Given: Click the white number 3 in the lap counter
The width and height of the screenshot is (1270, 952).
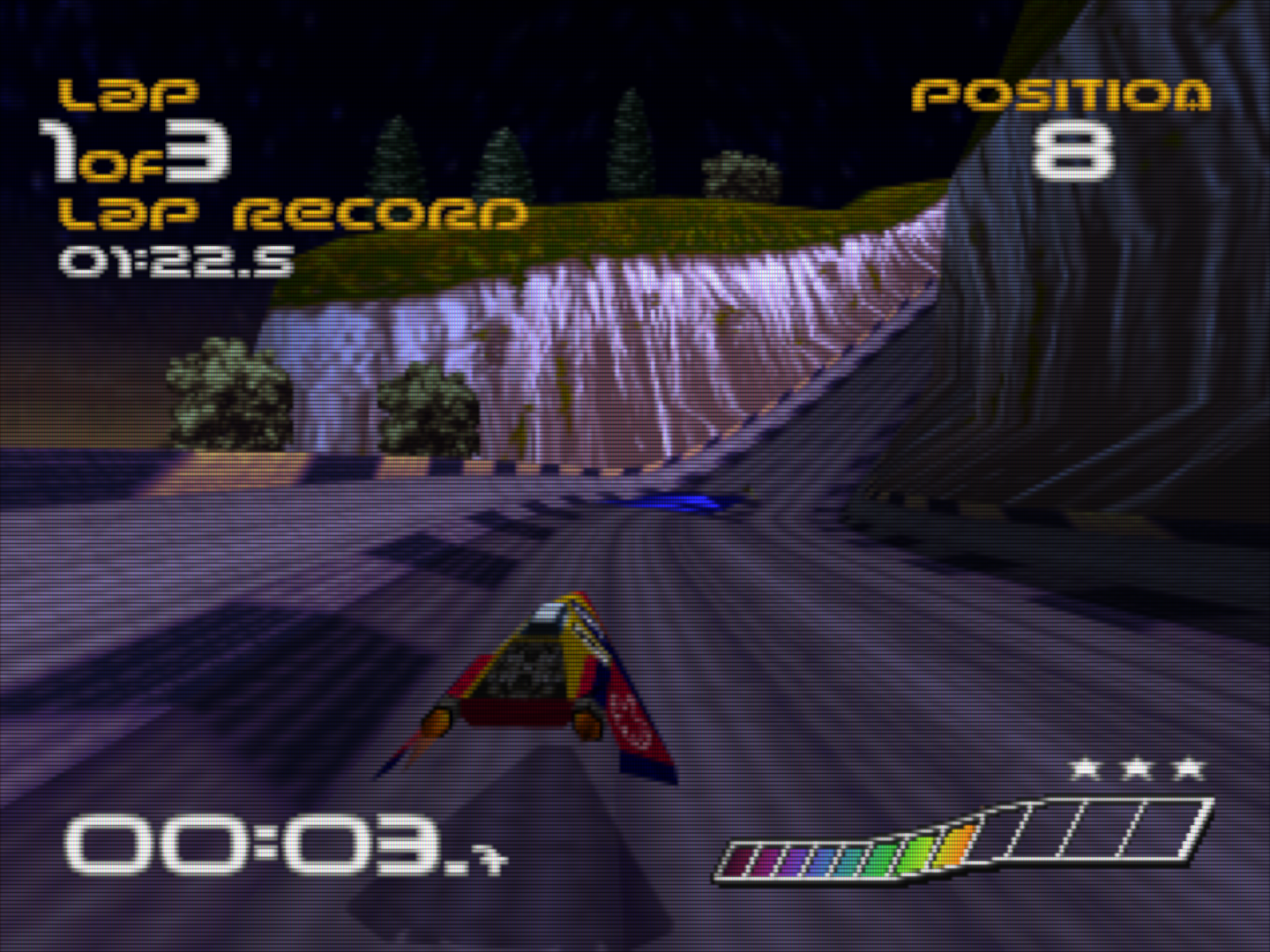Looking at the screenshot, I should (x=201, y=152).
